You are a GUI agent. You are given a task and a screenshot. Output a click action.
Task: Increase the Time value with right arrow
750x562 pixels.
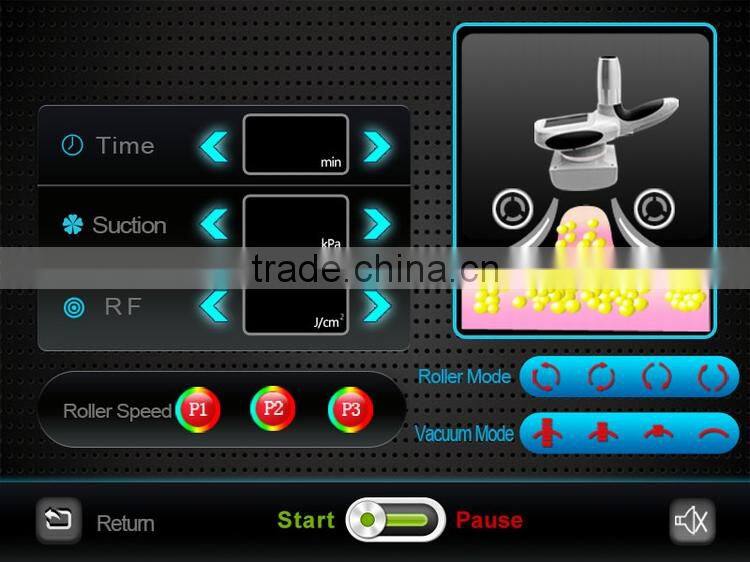pyautogui.click(x=377, y=146)
